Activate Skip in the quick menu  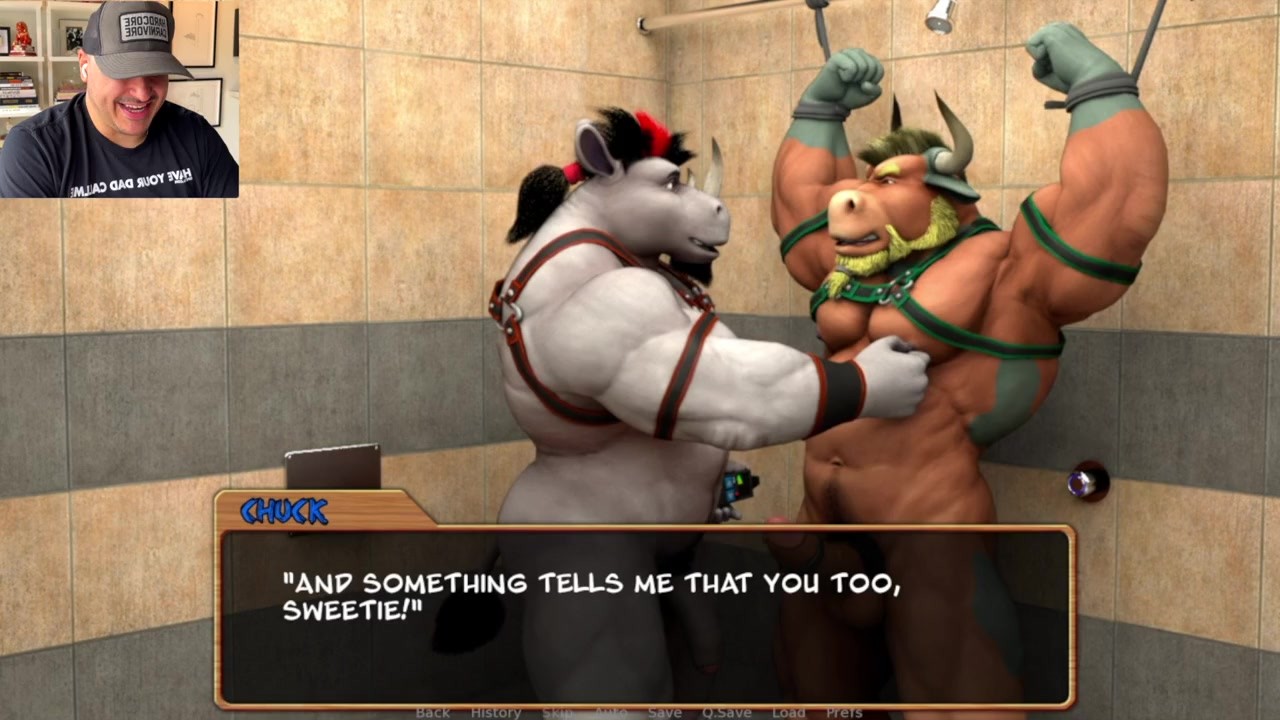point(558,712)
